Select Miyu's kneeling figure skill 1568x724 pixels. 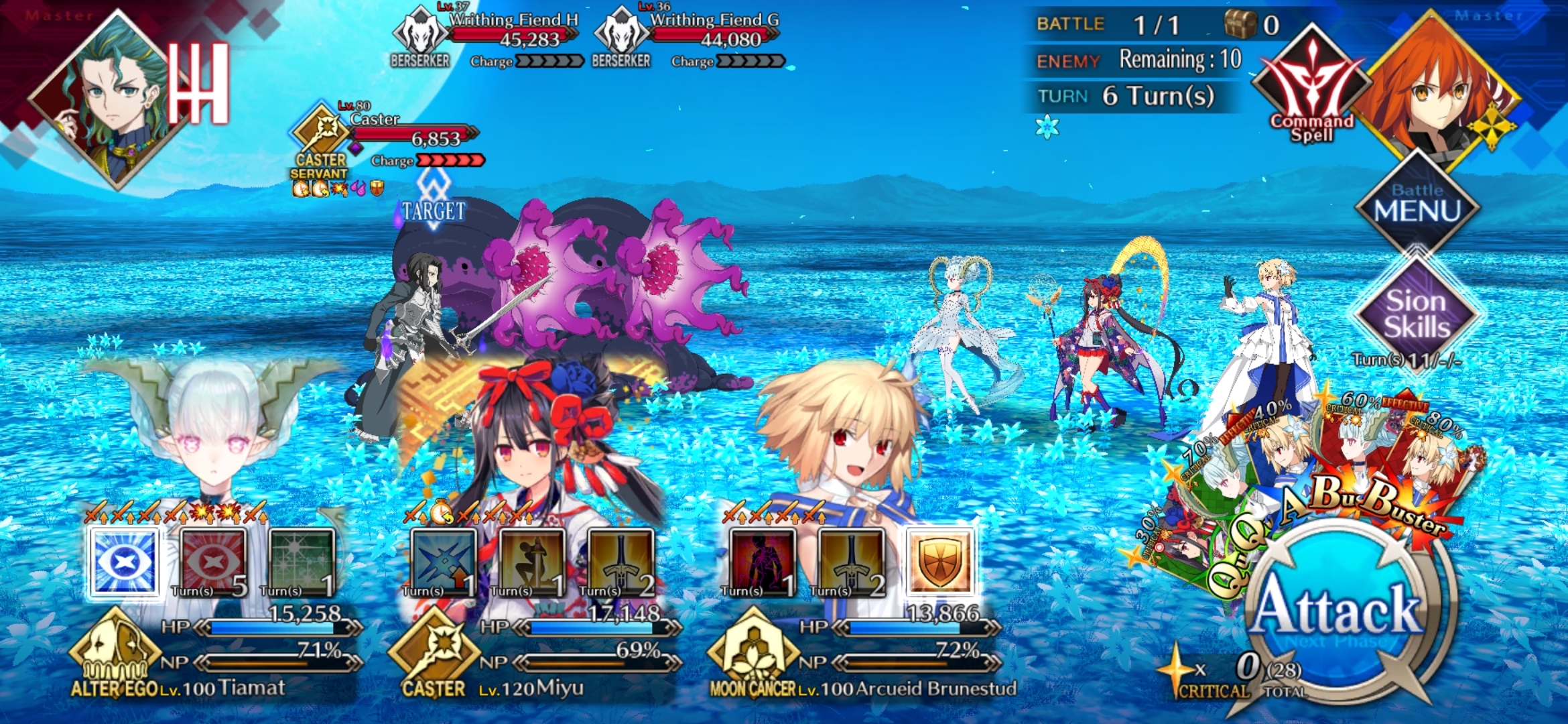(x=532, y=562)
